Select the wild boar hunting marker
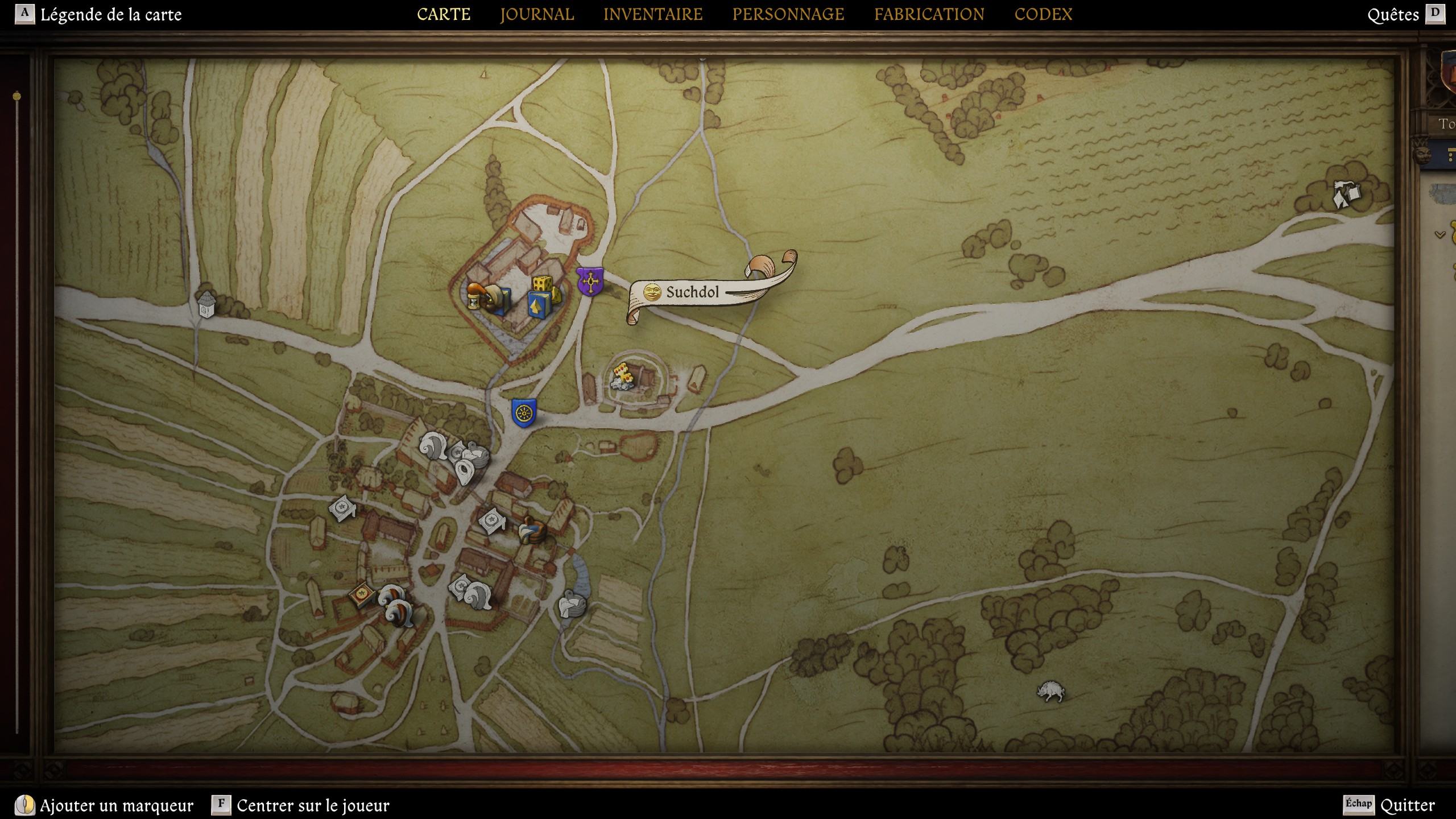The width and height of the screenshot is (1456, 819). 1050,691
